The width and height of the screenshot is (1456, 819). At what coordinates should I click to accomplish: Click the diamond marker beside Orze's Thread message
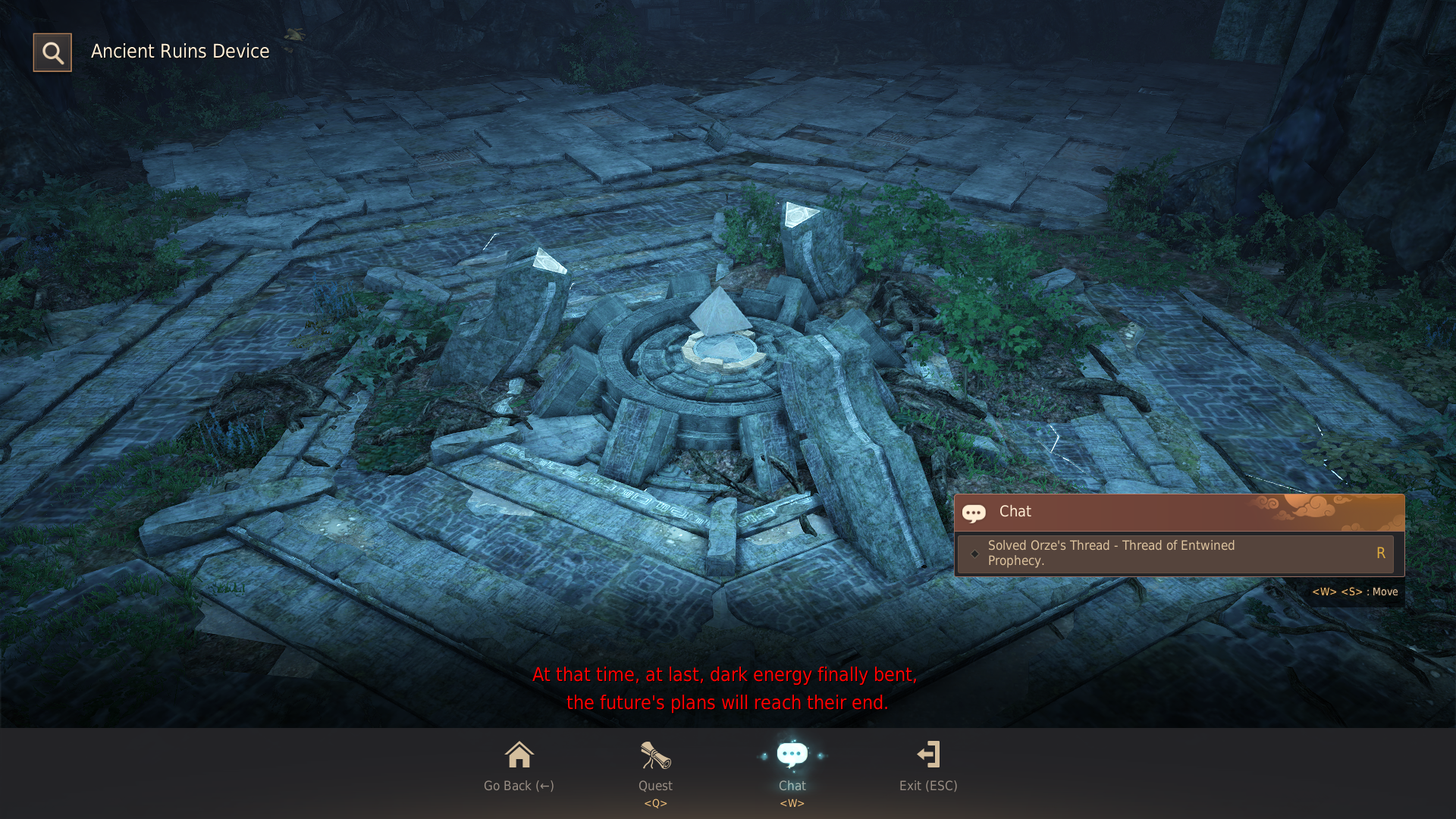(x=975, y=554)
